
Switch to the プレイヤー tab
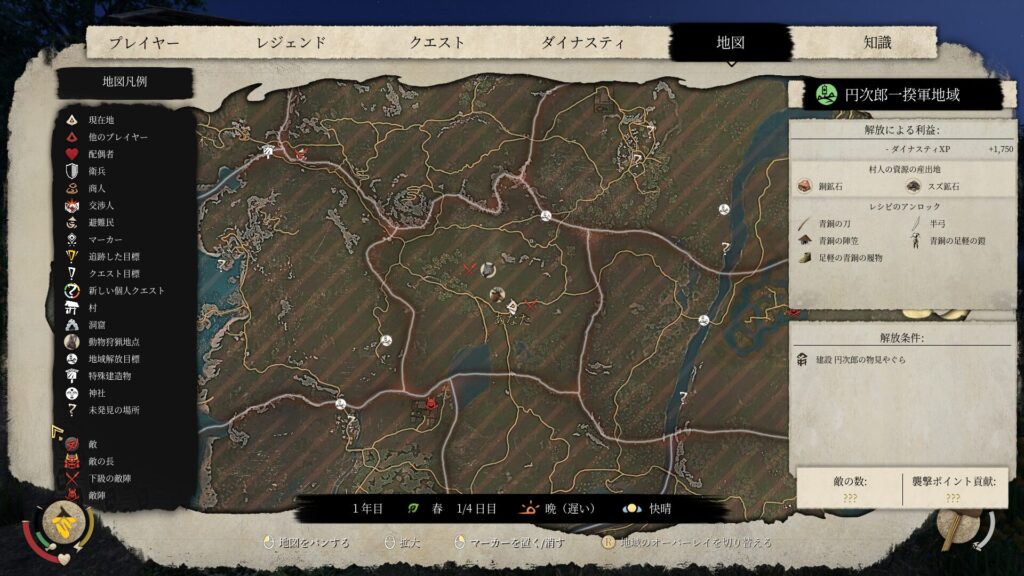(144, 43)
